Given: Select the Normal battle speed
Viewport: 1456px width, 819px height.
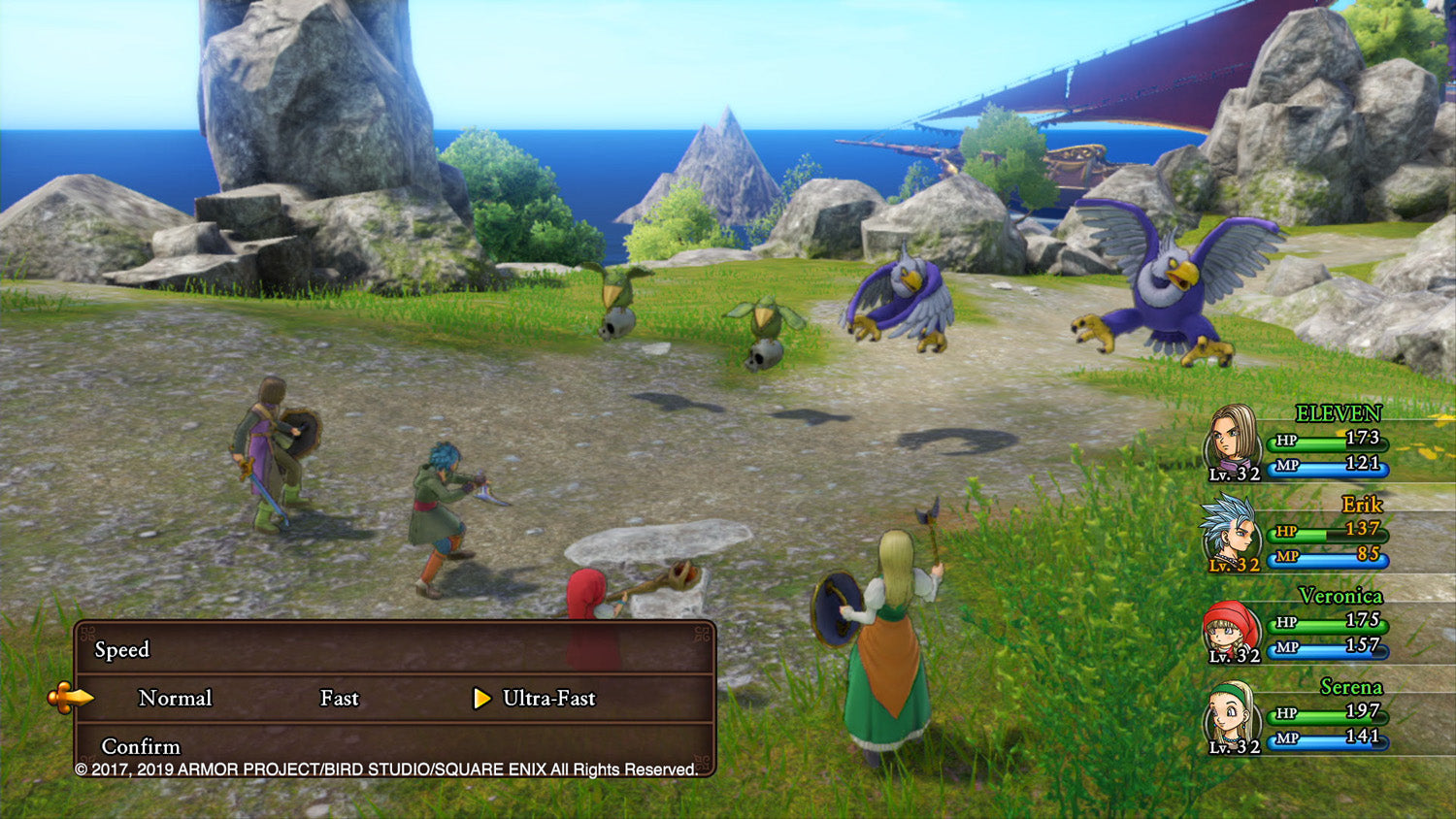Looking at the screenshot, I should click(x=176, y=698).
